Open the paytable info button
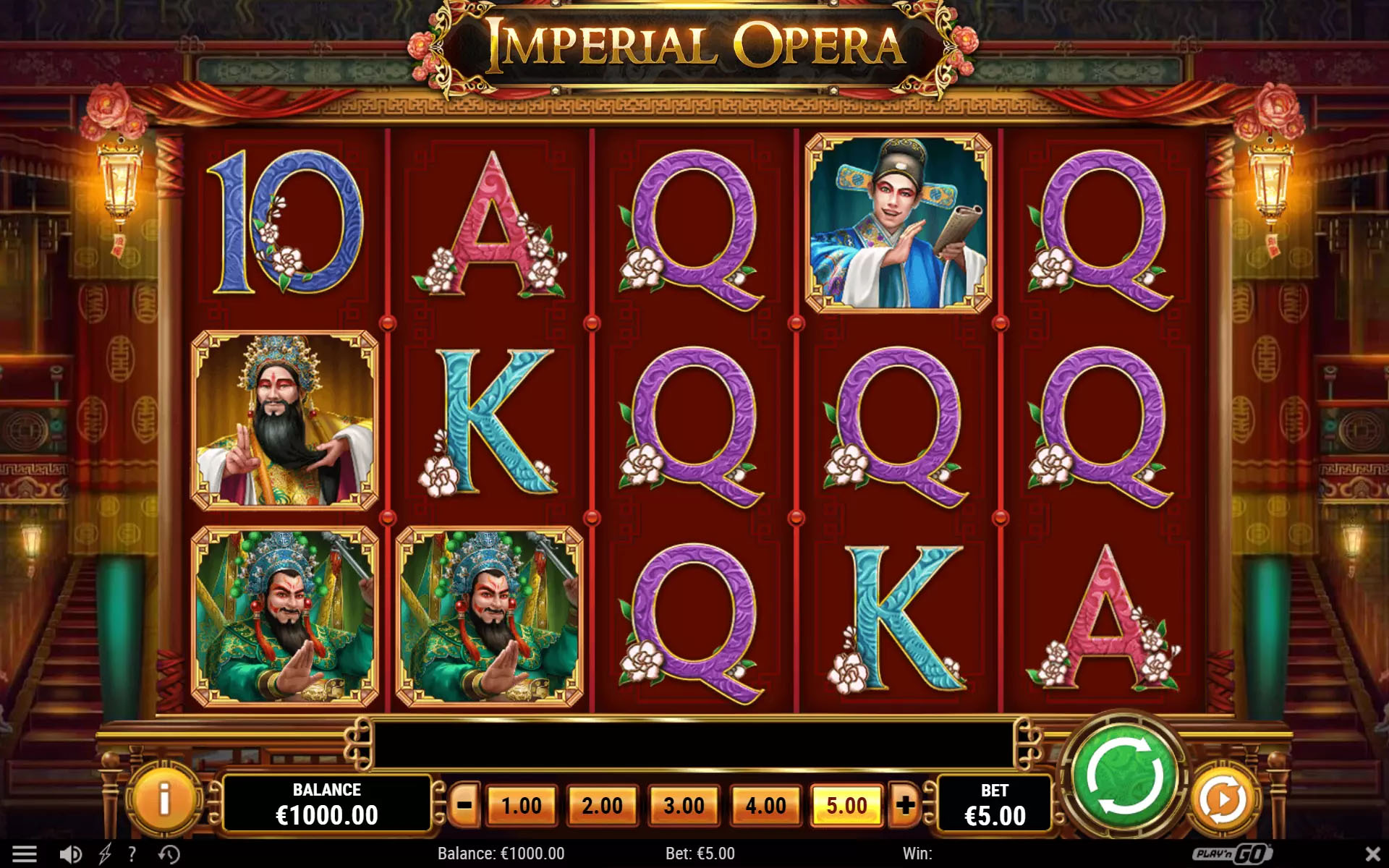1389x868 pixels. [x=163, y=800]
